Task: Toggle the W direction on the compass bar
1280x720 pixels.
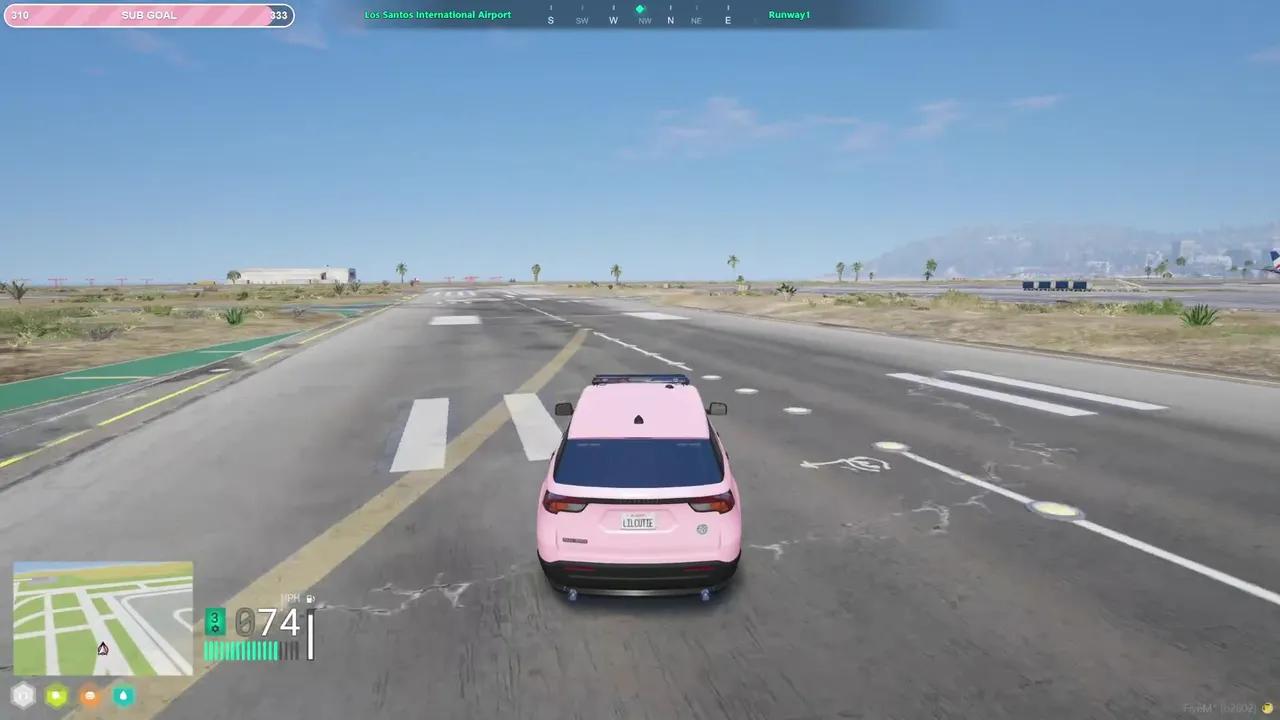Action: (x=613, y=20)
